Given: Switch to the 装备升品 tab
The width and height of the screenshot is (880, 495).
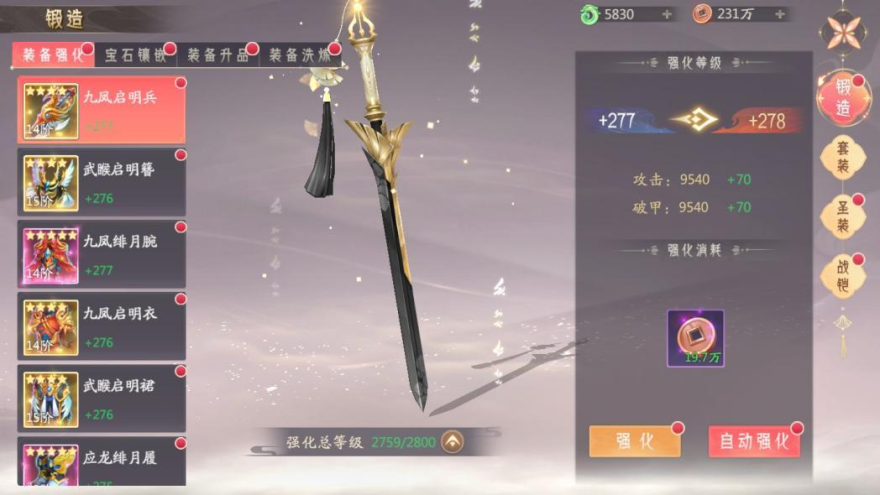Looking at the screenshot, I should coord(217,56).
